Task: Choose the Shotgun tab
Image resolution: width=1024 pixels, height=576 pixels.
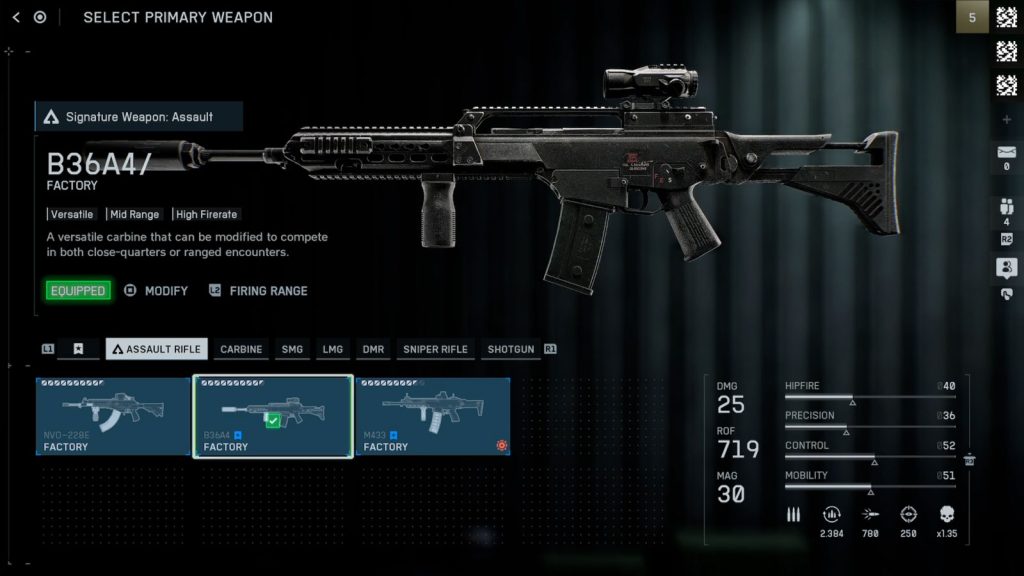Action: [x=510, y=349]
